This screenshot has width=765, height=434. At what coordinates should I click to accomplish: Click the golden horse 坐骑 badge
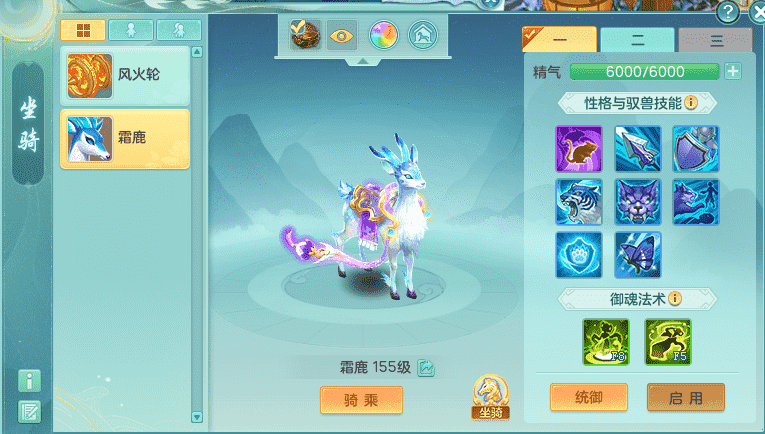487,397
